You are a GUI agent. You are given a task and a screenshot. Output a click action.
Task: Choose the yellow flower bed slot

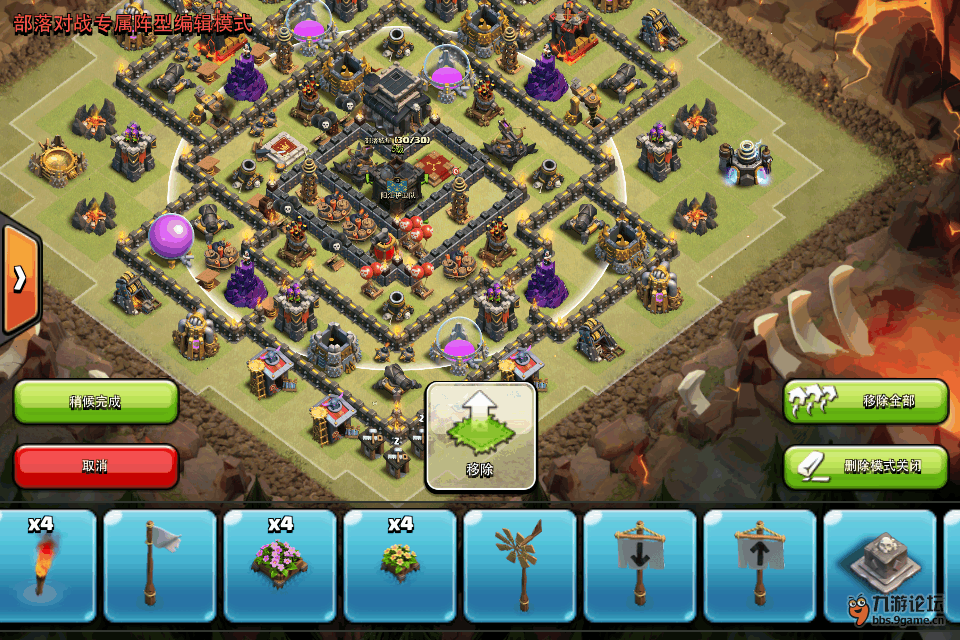click(400, 565)
